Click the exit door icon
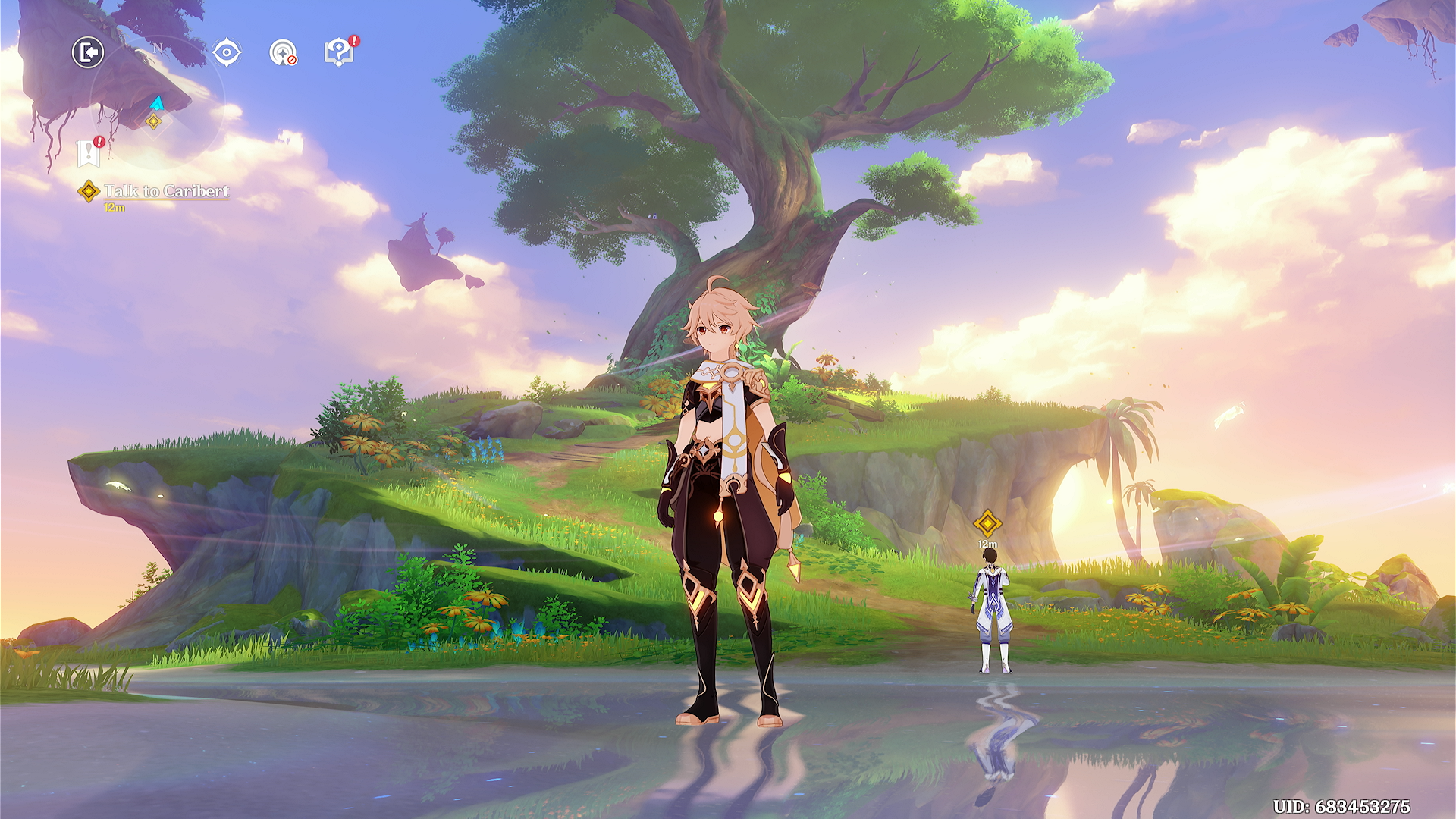 pyautogui.click(x=88, y=53)
